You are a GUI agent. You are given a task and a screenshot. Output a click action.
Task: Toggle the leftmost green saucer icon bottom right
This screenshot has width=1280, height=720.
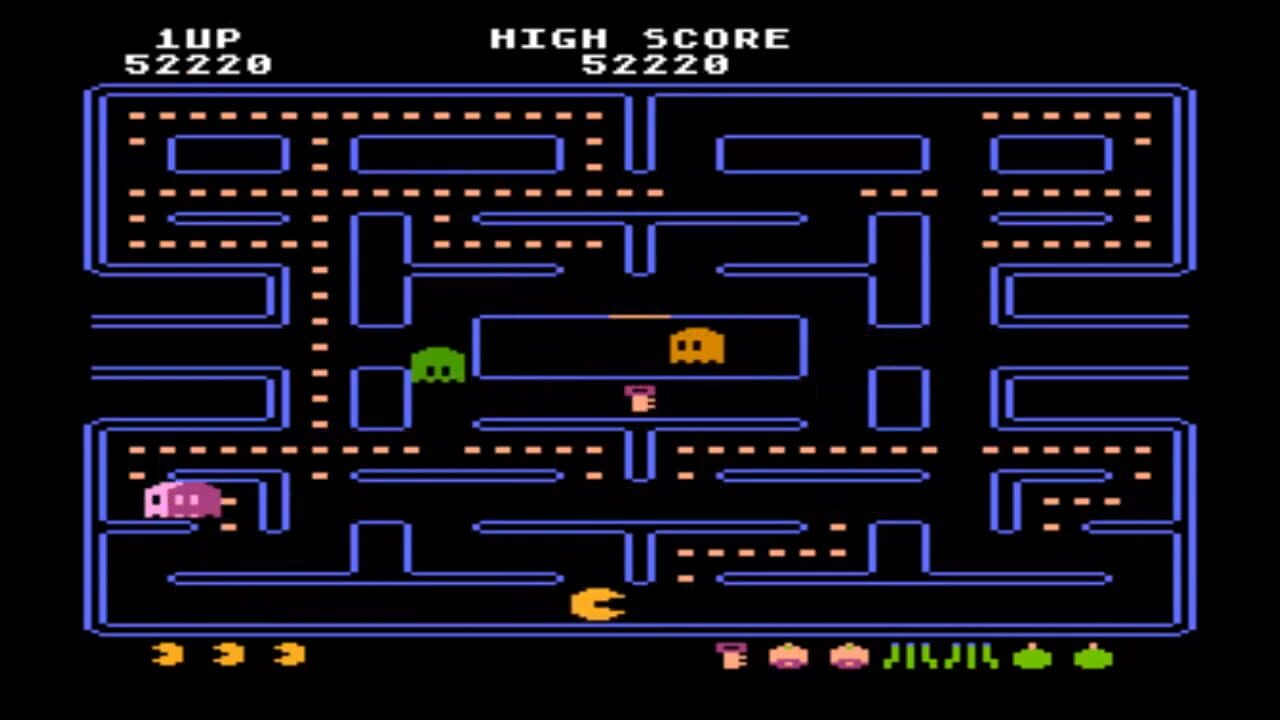[x=1033, y=657]
